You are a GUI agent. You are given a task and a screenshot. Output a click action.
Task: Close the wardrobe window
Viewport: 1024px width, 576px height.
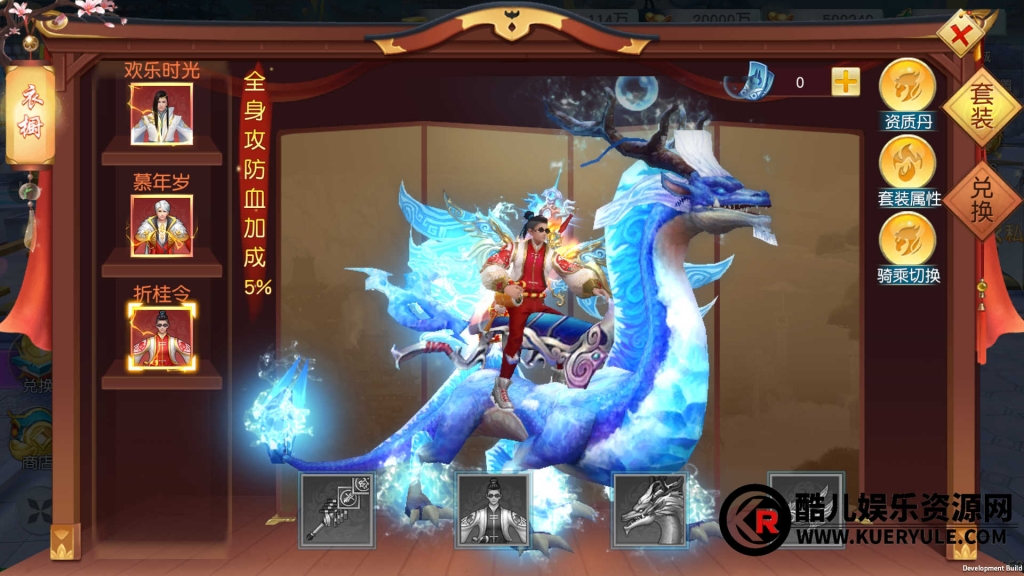tap(961, 36)
